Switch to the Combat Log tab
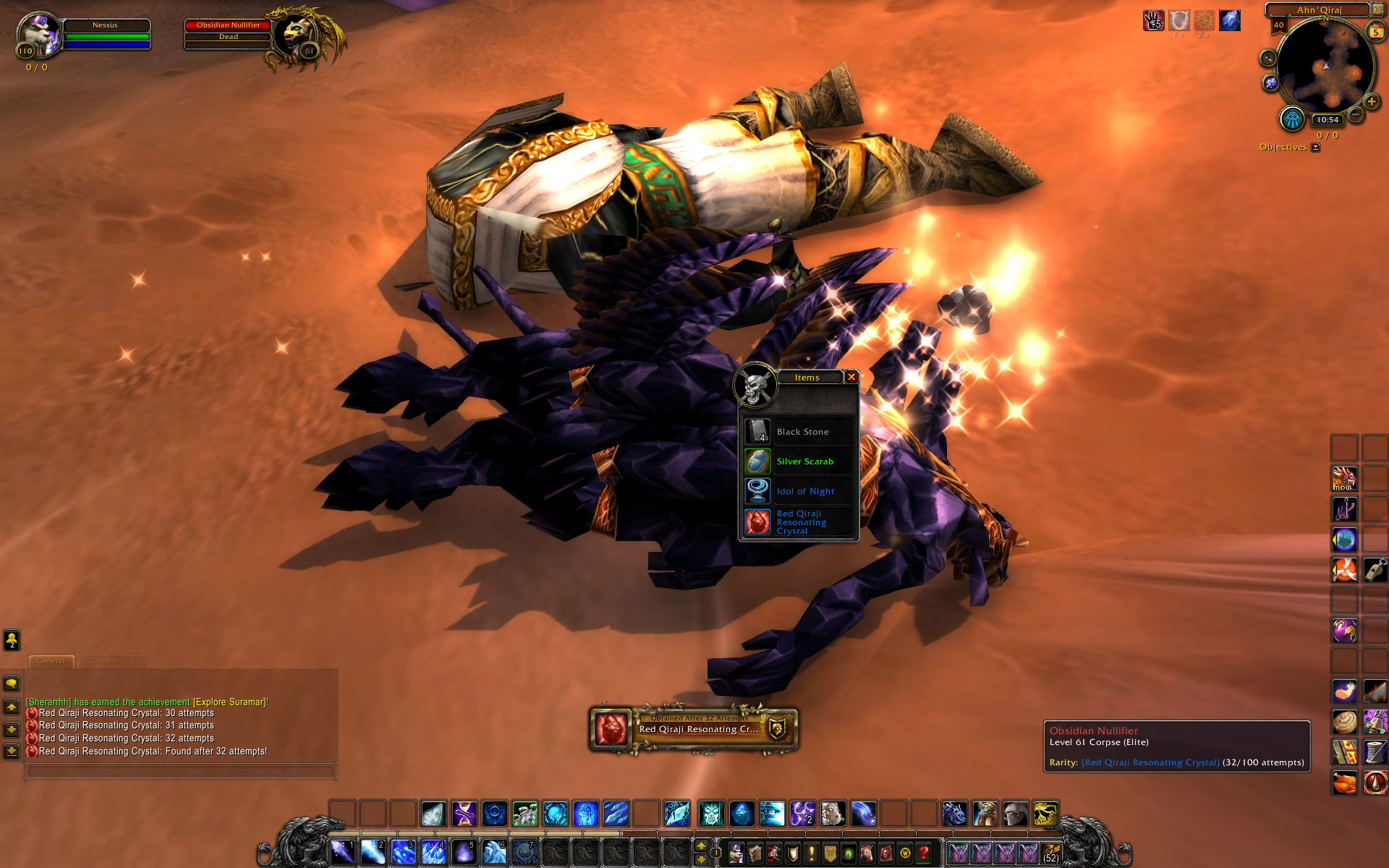1389x868 pixels. (x=113, y=661)
